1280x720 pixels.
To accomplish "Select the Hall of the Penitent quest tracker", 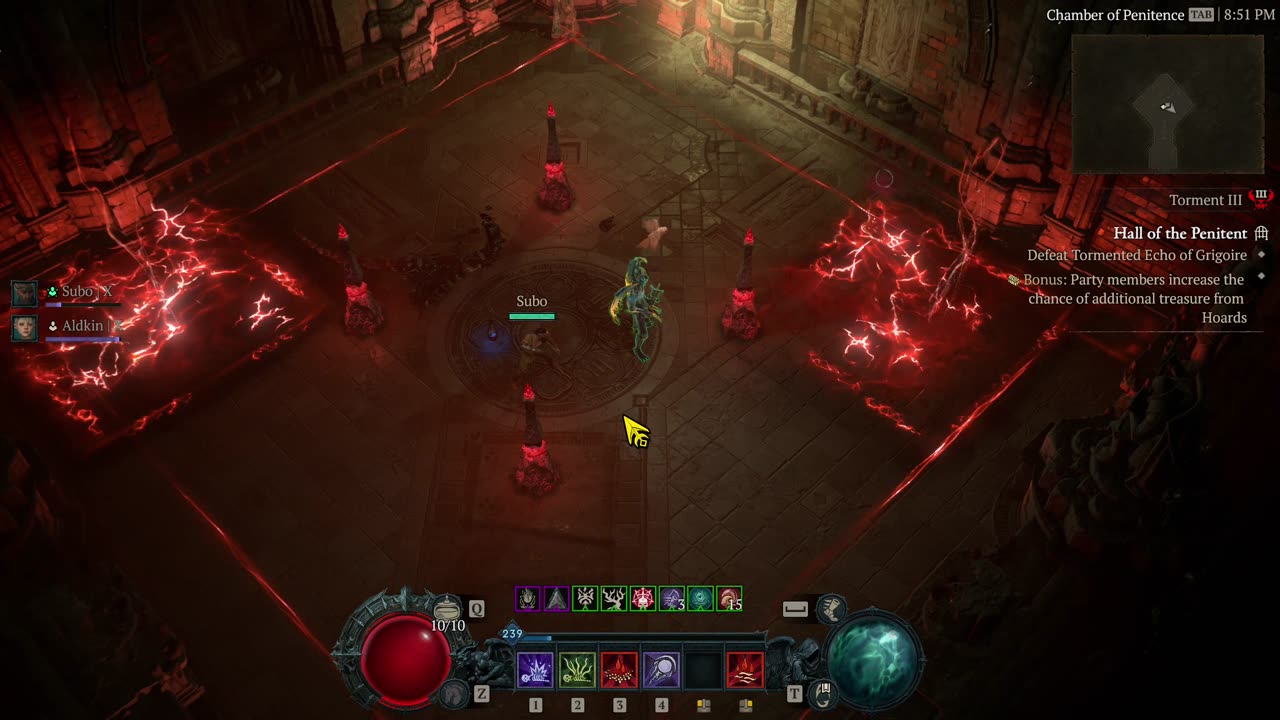I will [x=1180, y=233].
